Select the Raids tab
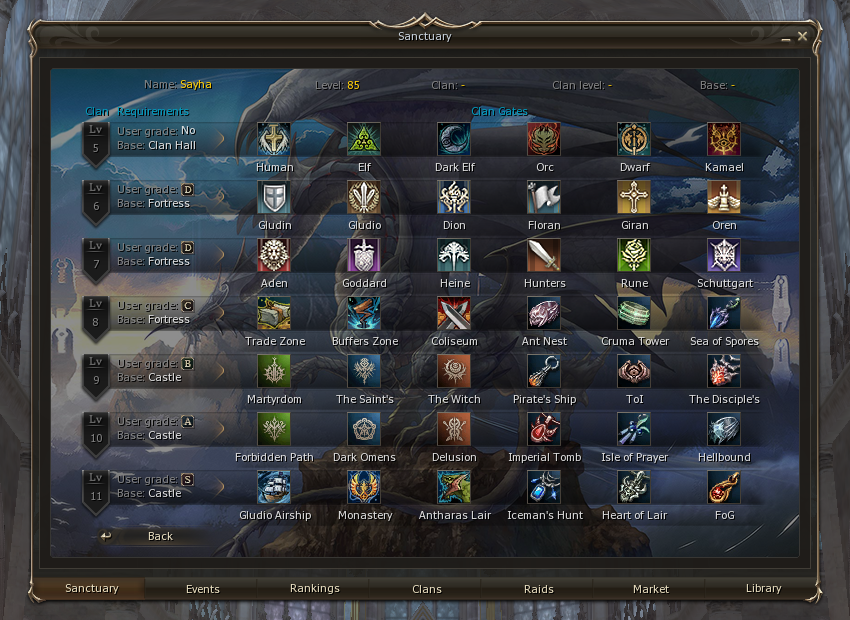Viewport: 850px width, 620px height. pos(539,589)
